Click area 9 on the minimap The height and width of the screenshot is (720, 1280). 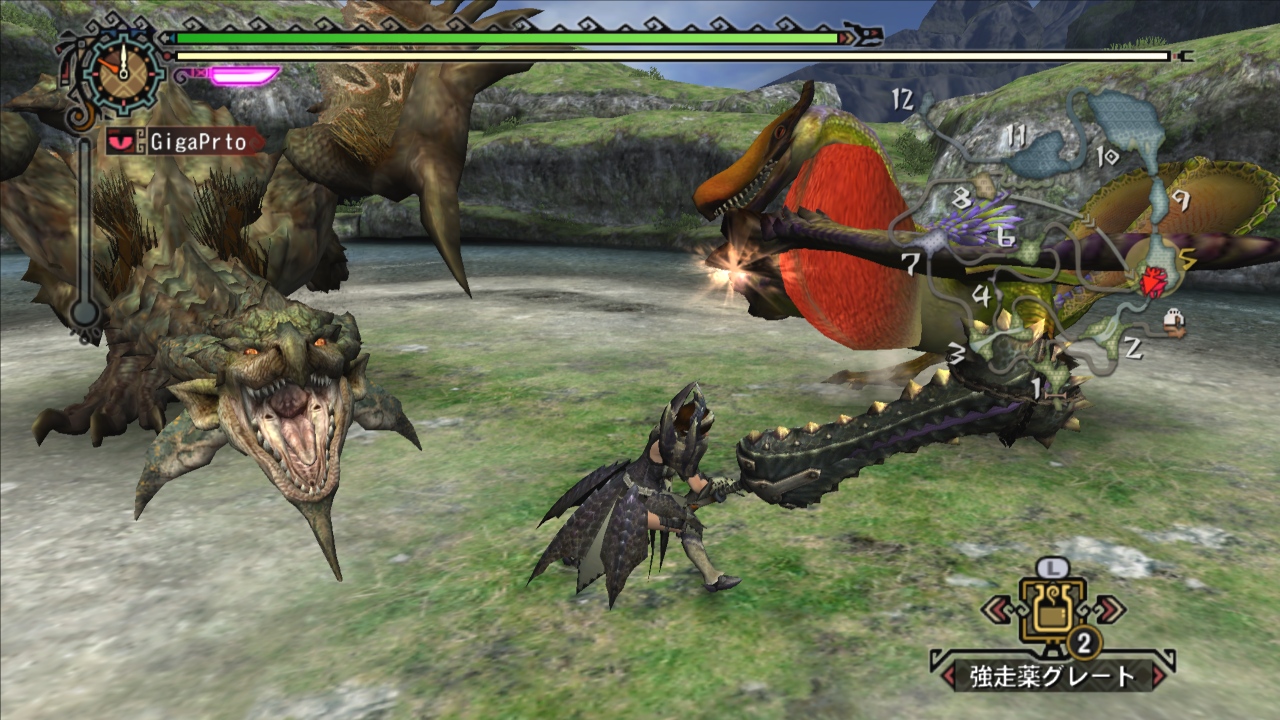[x=1181, y=201]
